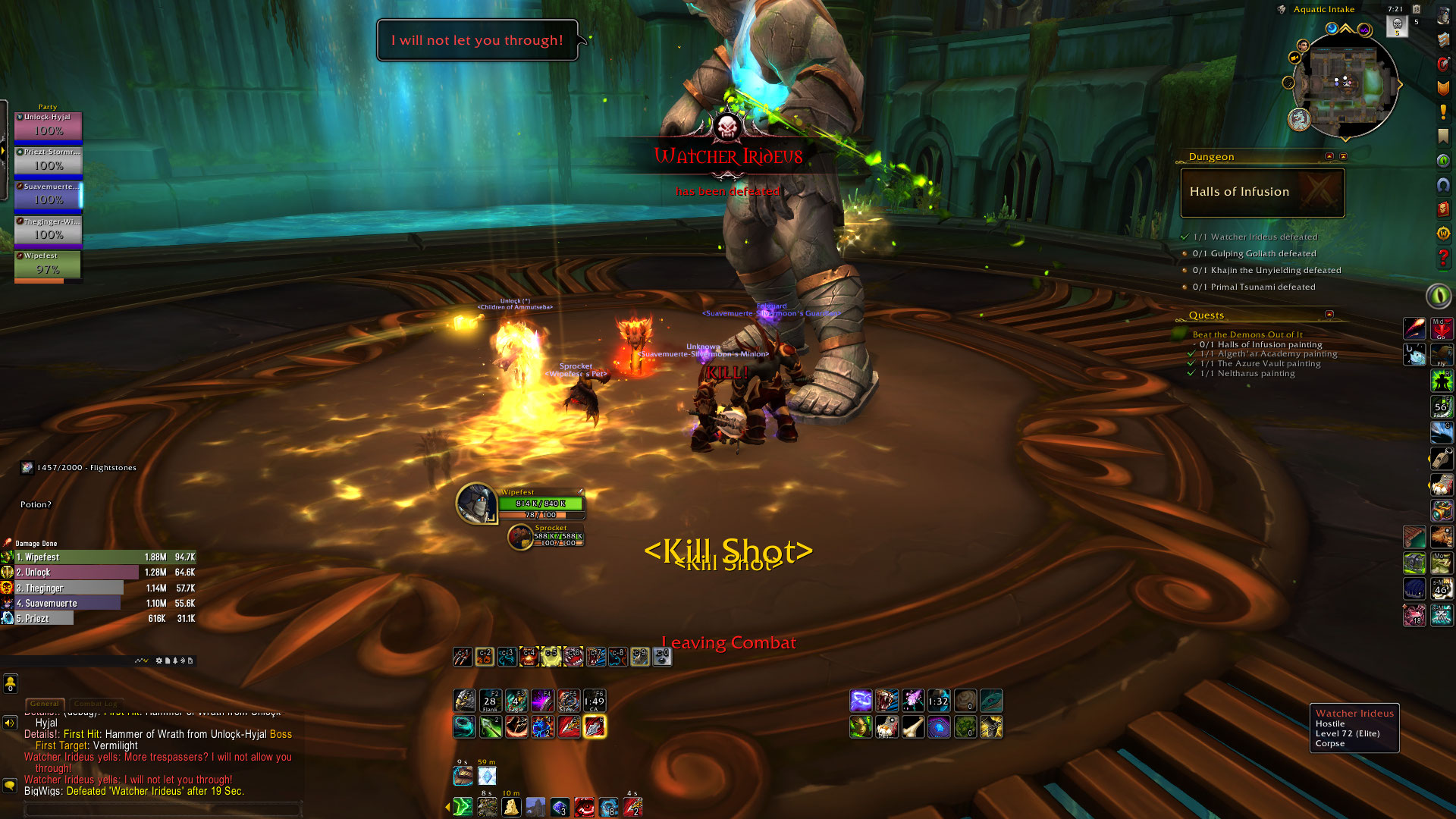Viewport: 1456px width, 819px height.
Task: Click the chat speaker voice button
Action: [10, 723]
